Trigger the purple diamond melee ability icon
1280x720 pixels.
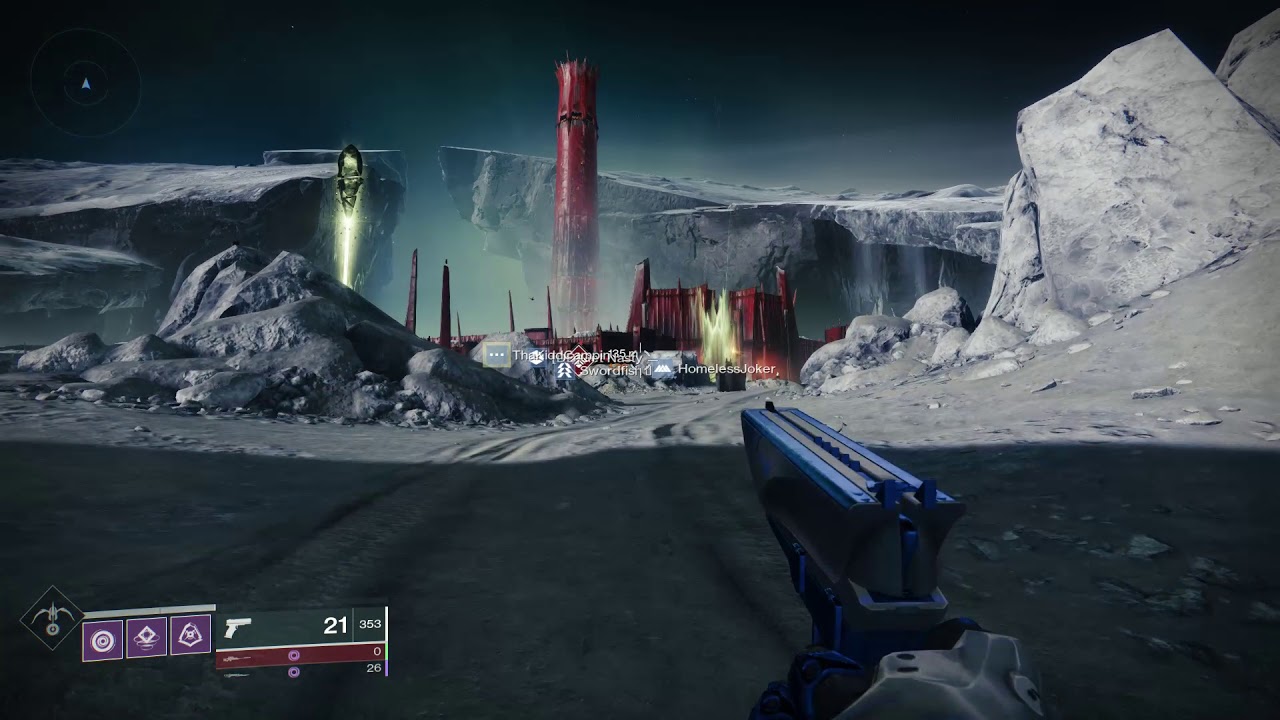pos(146,636)
